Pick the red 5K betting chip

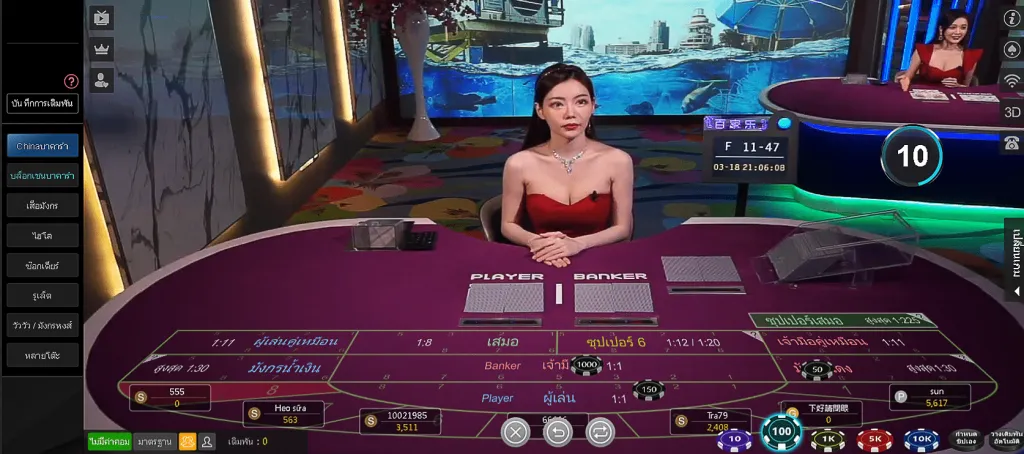(875, 439)
